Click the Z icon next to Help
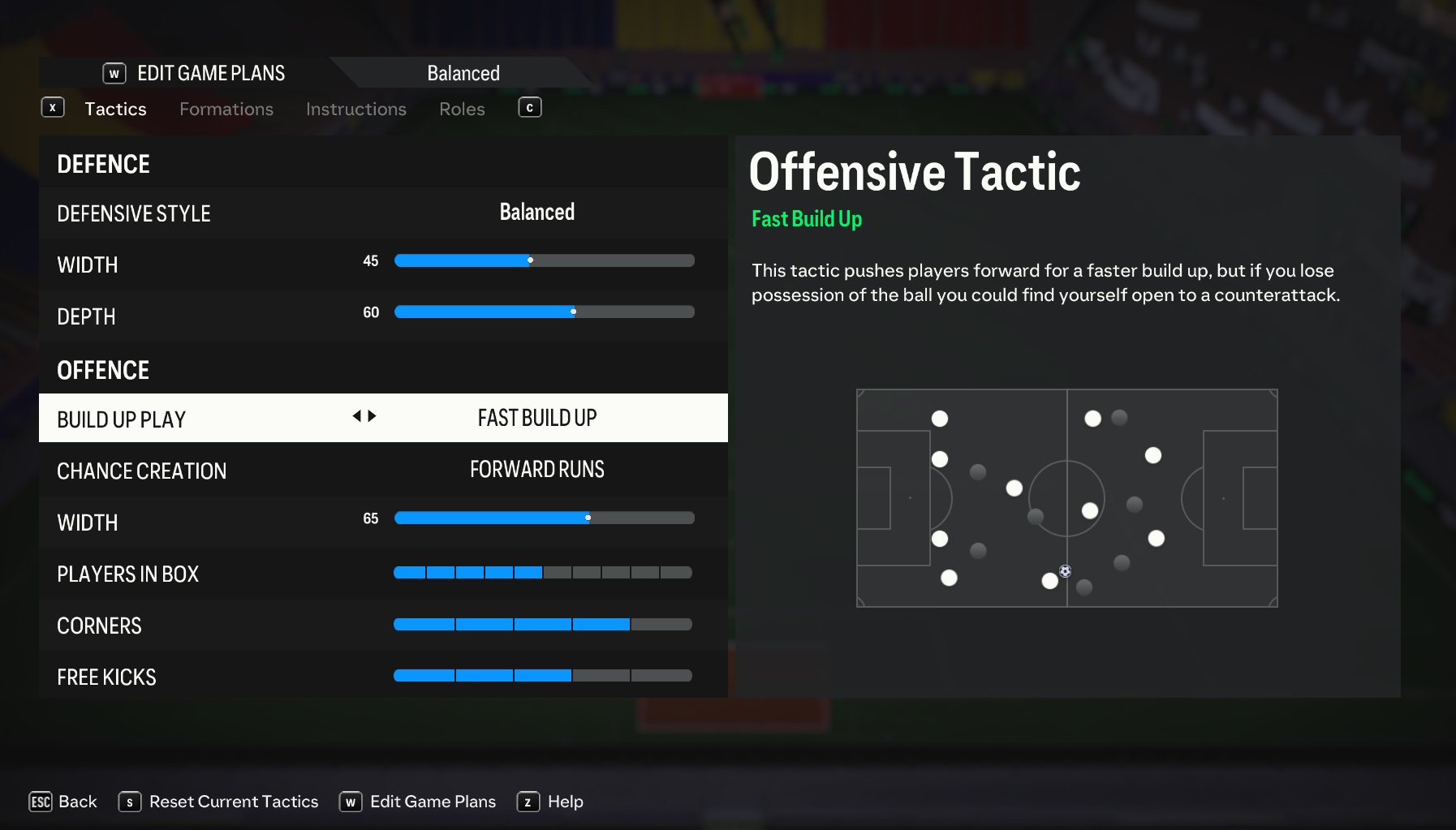 tap(528, 801)
